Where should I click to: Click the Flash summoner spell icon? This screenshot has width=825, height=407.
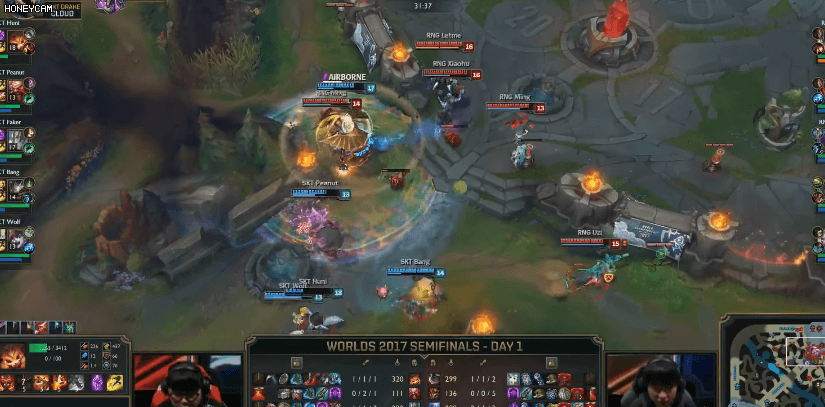[x=116, y=383]
